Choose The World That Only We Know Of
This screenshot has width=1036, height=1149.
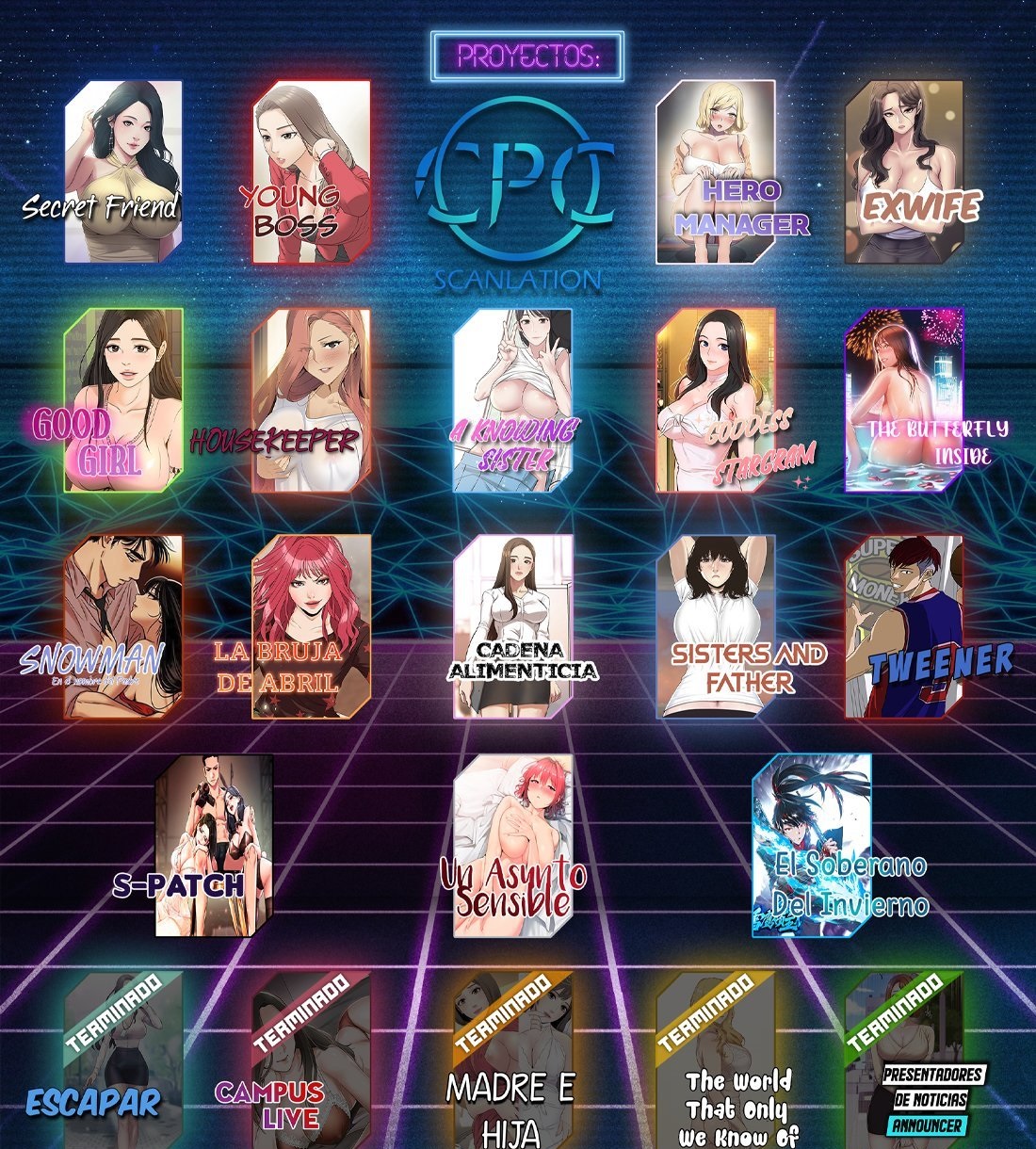716,1060
